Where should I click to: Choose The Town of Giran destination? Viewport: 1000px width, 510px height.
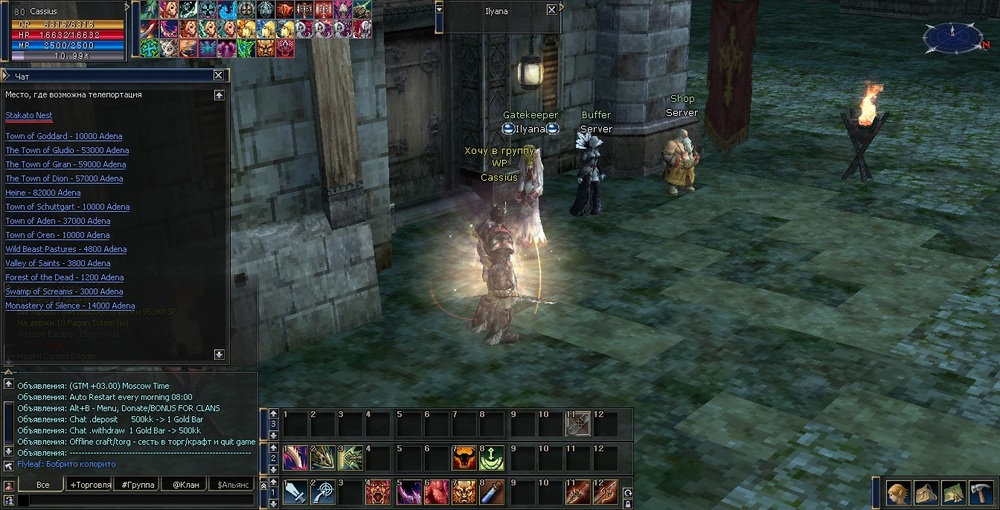[x=65, y=164]
